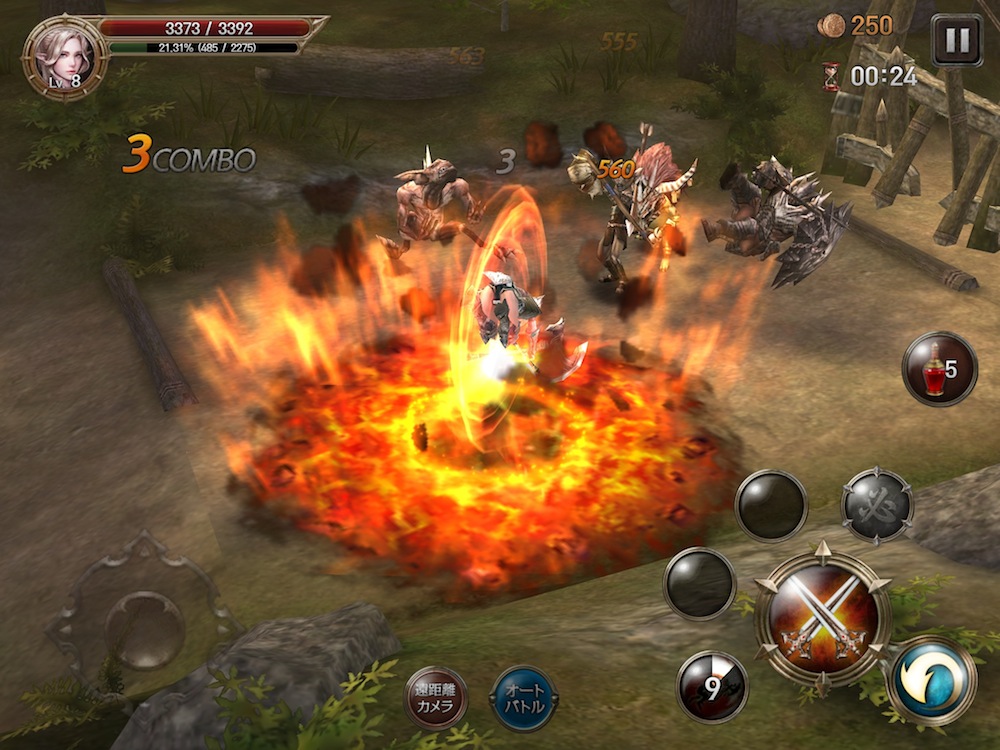Use the red health potion

click(939, 369)
